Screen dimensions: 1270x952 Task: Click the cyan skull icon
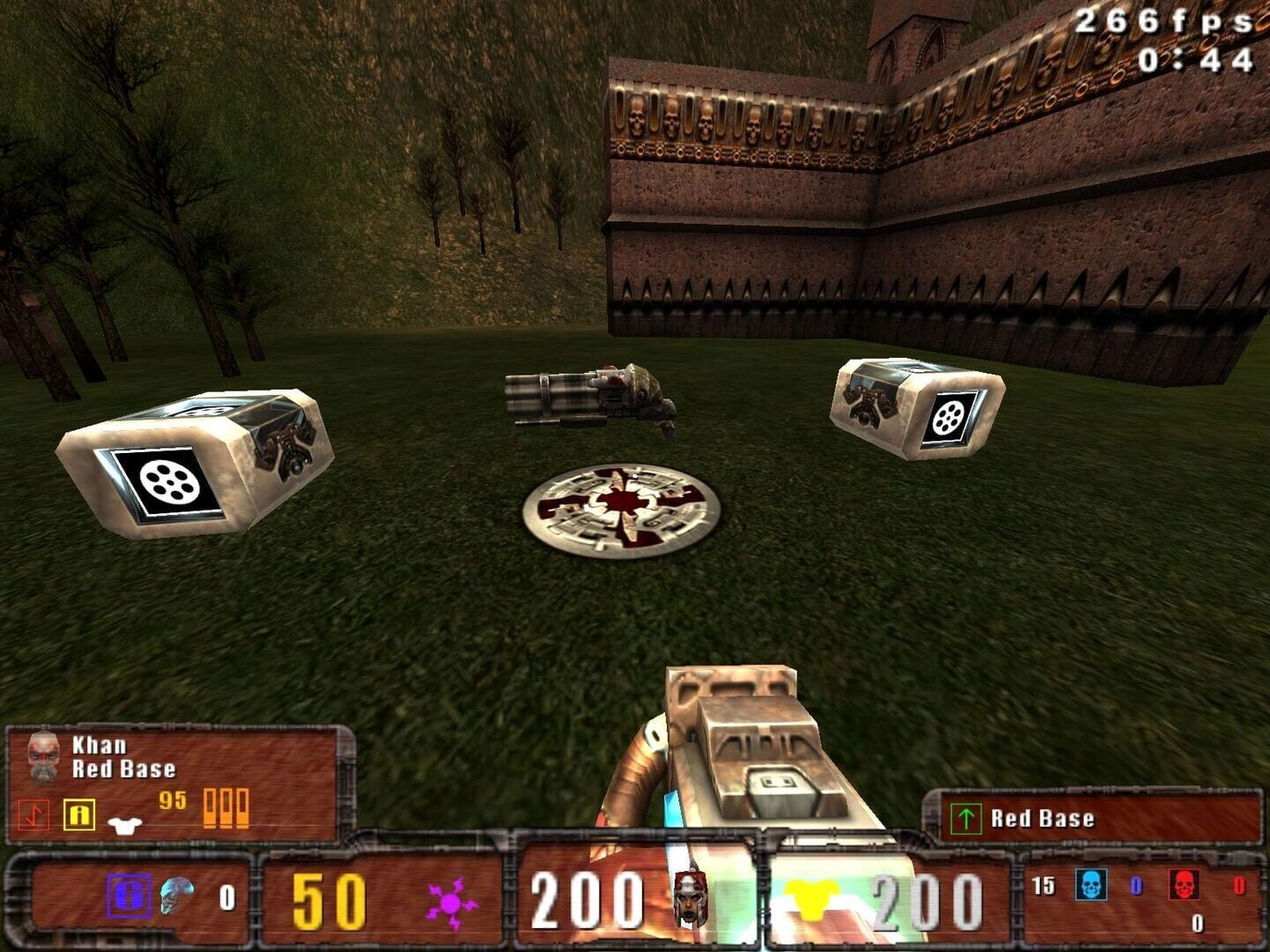tap(177, 896)
